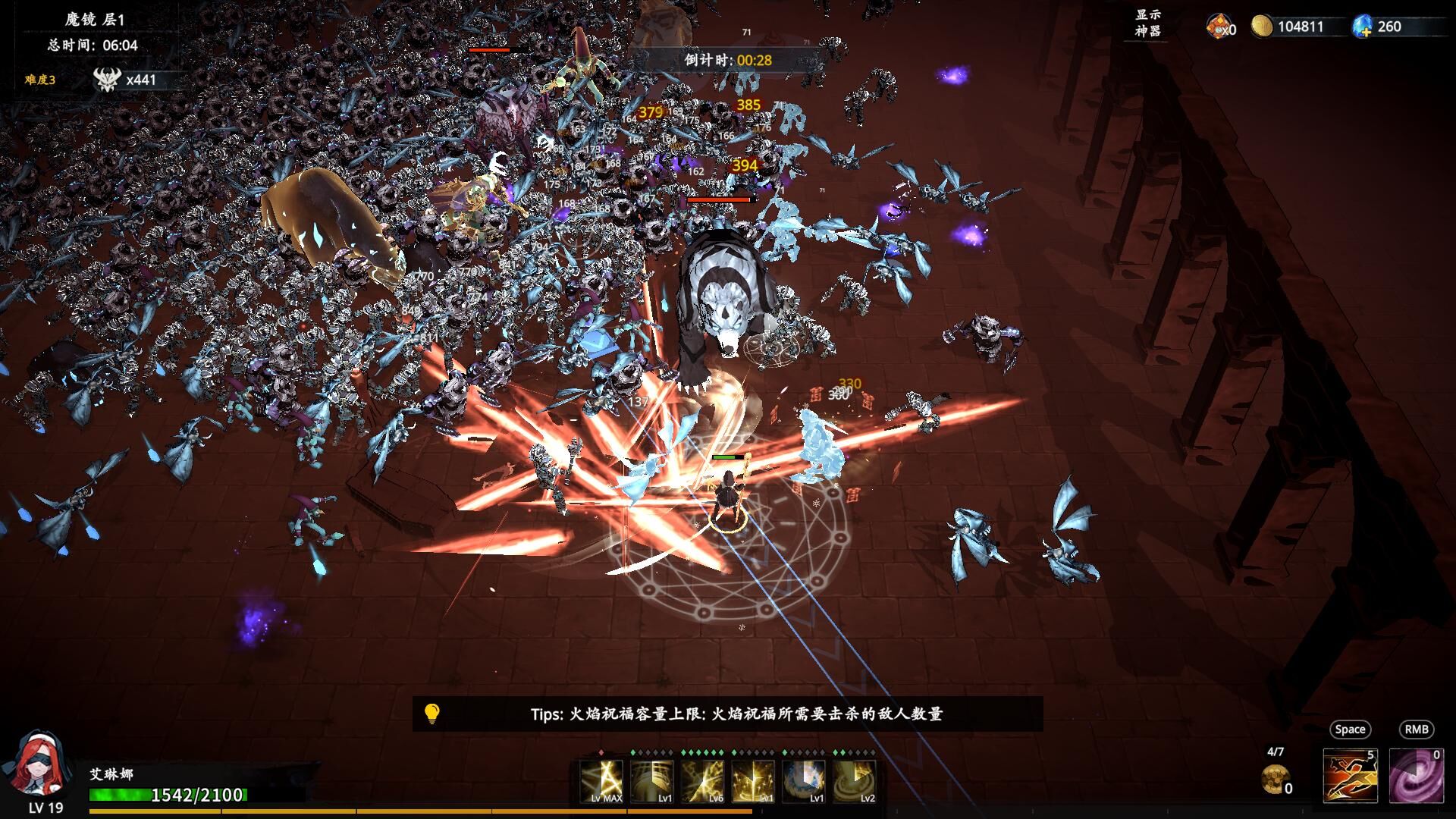1456x819 pixels.
Task: Activate the purple vortex ability
Action: click(x=1416, y=775)
